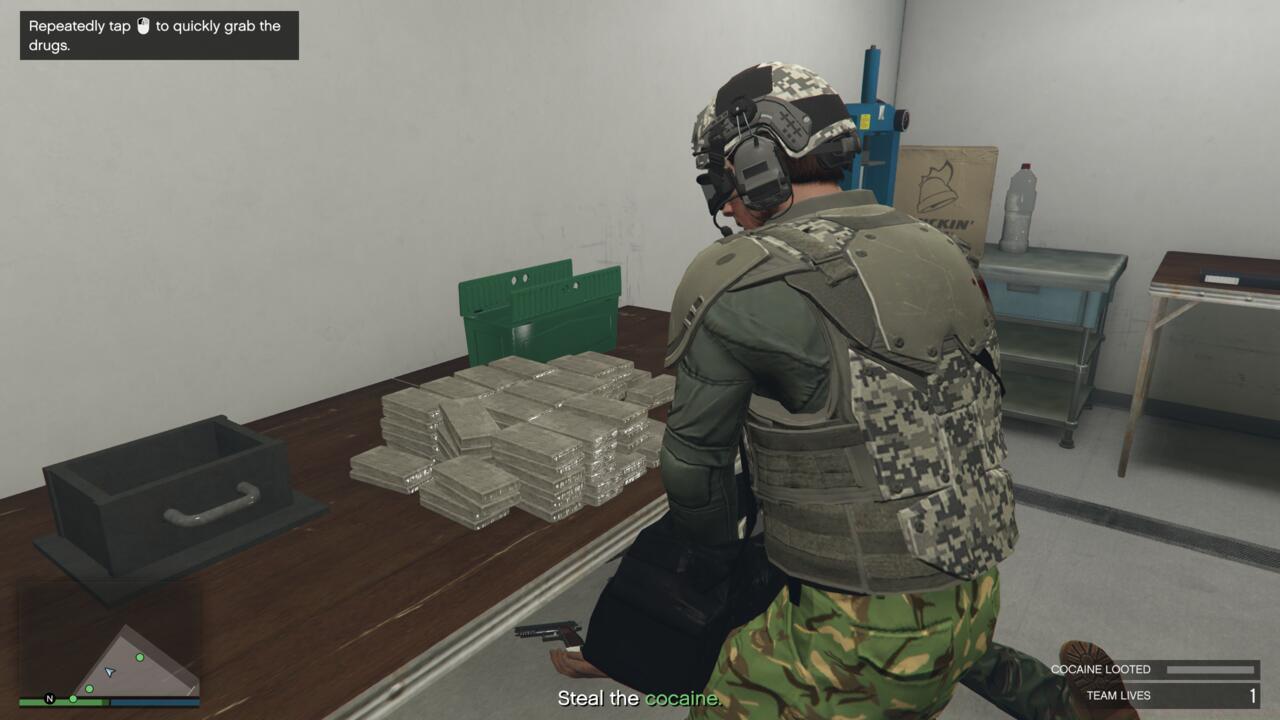Viewport: 1280px width, 720px height.
Task: Click the armor bar segment below the radar
Action: pyautogui.click(x=152, y=702)
